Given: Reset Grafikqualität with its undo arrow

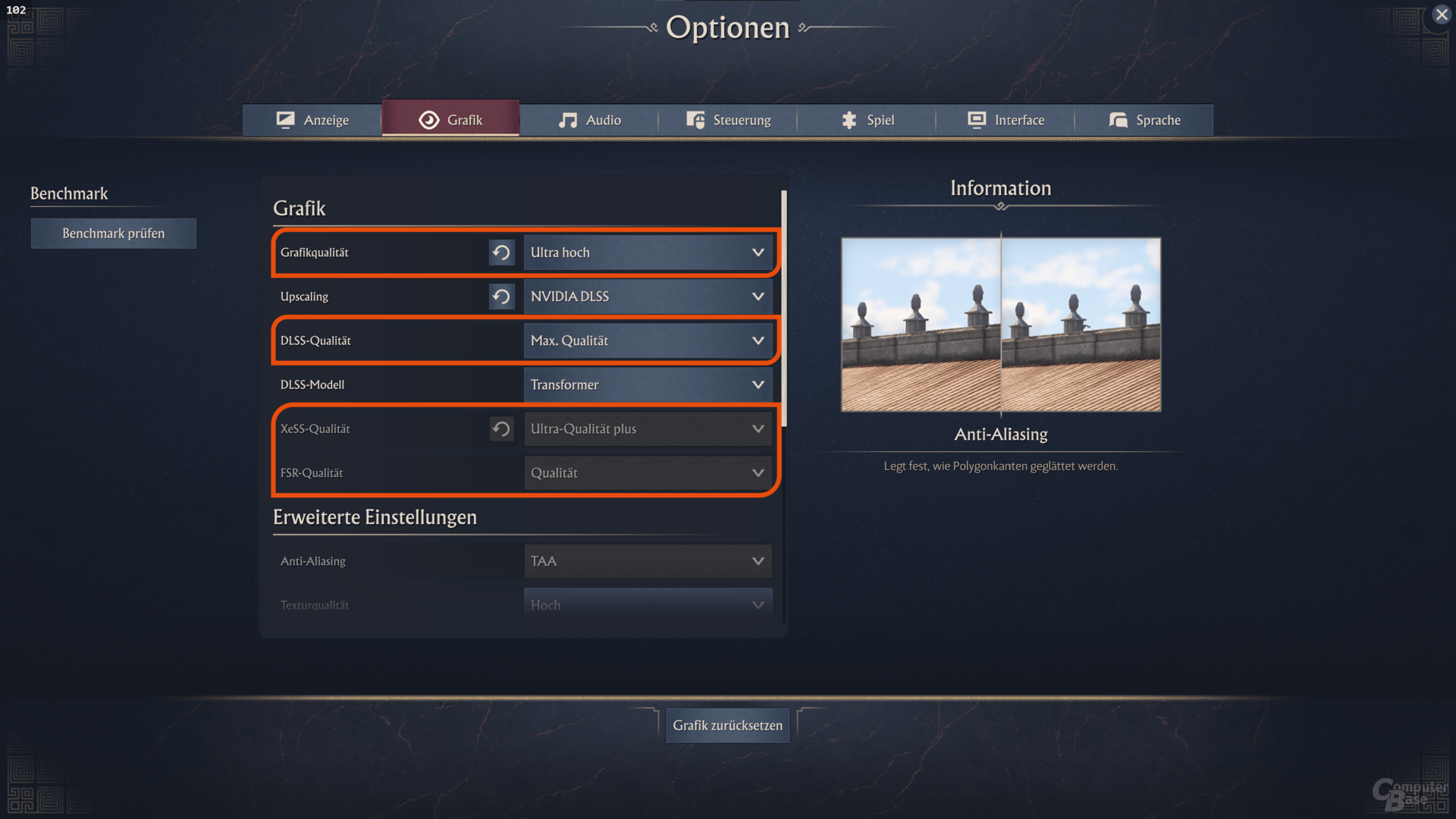Looking at the screenshot, I should pos(501,253).
